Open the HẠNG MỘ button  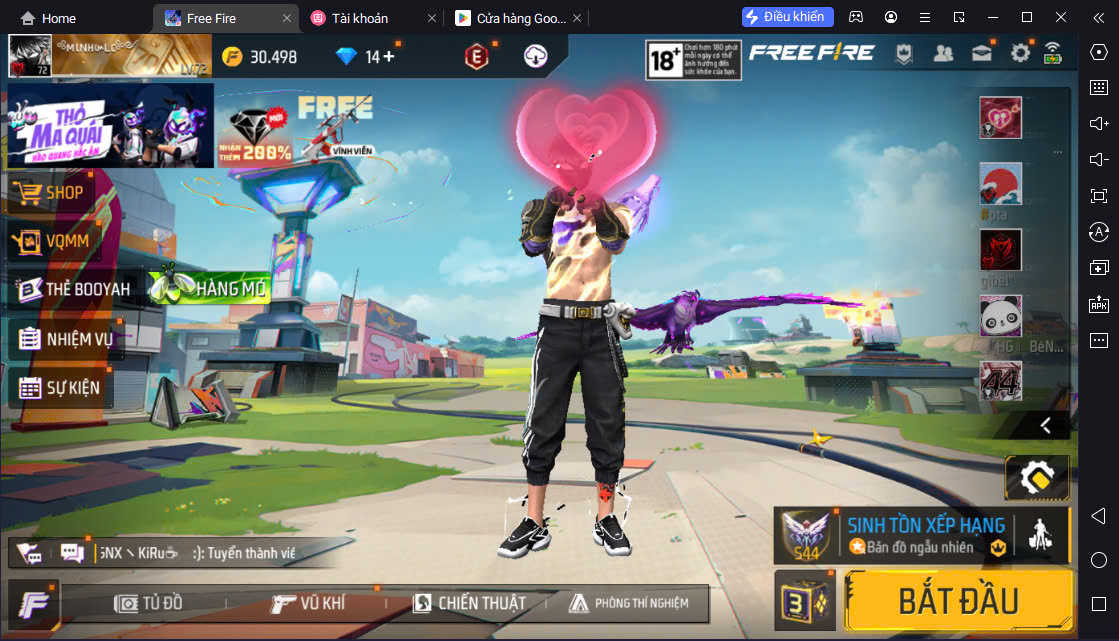pyautogui.click(x=210, y=288)
